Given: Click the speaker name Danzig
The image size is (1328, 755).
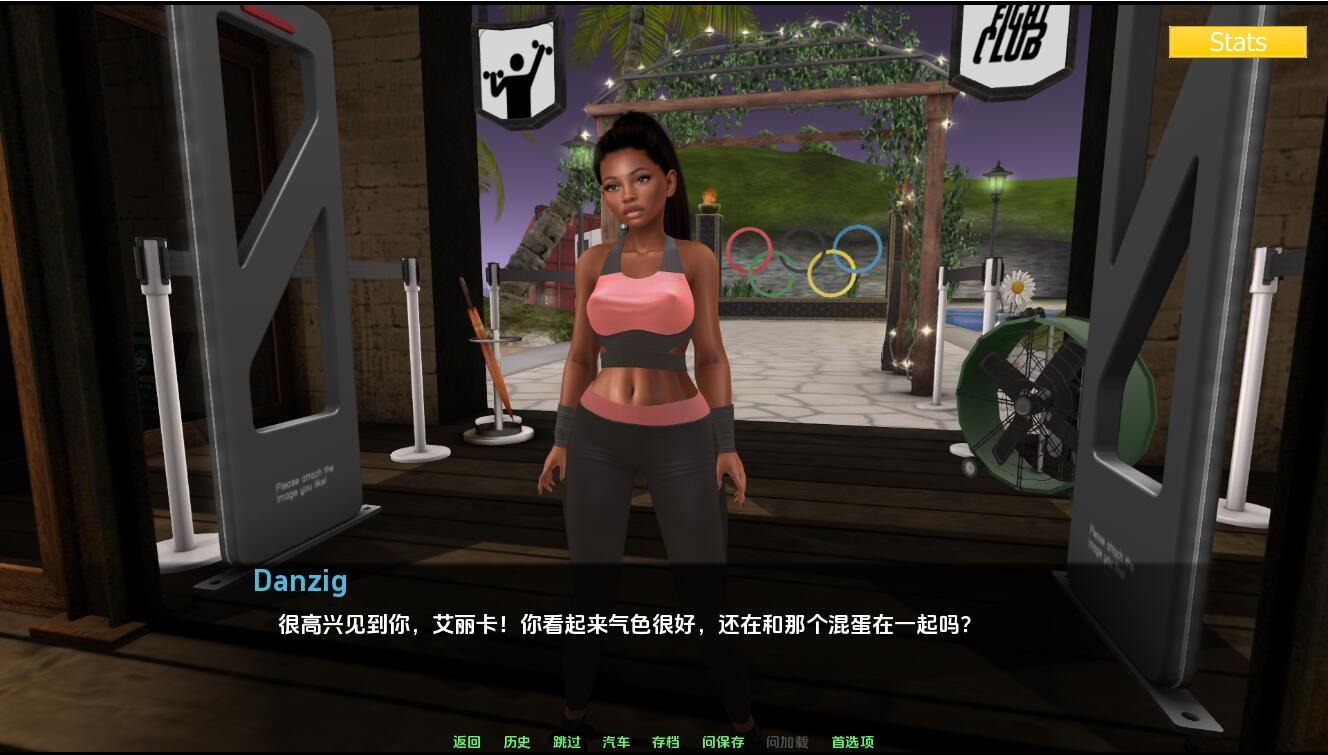Looking at the screenshot, I should coord(299,581).
